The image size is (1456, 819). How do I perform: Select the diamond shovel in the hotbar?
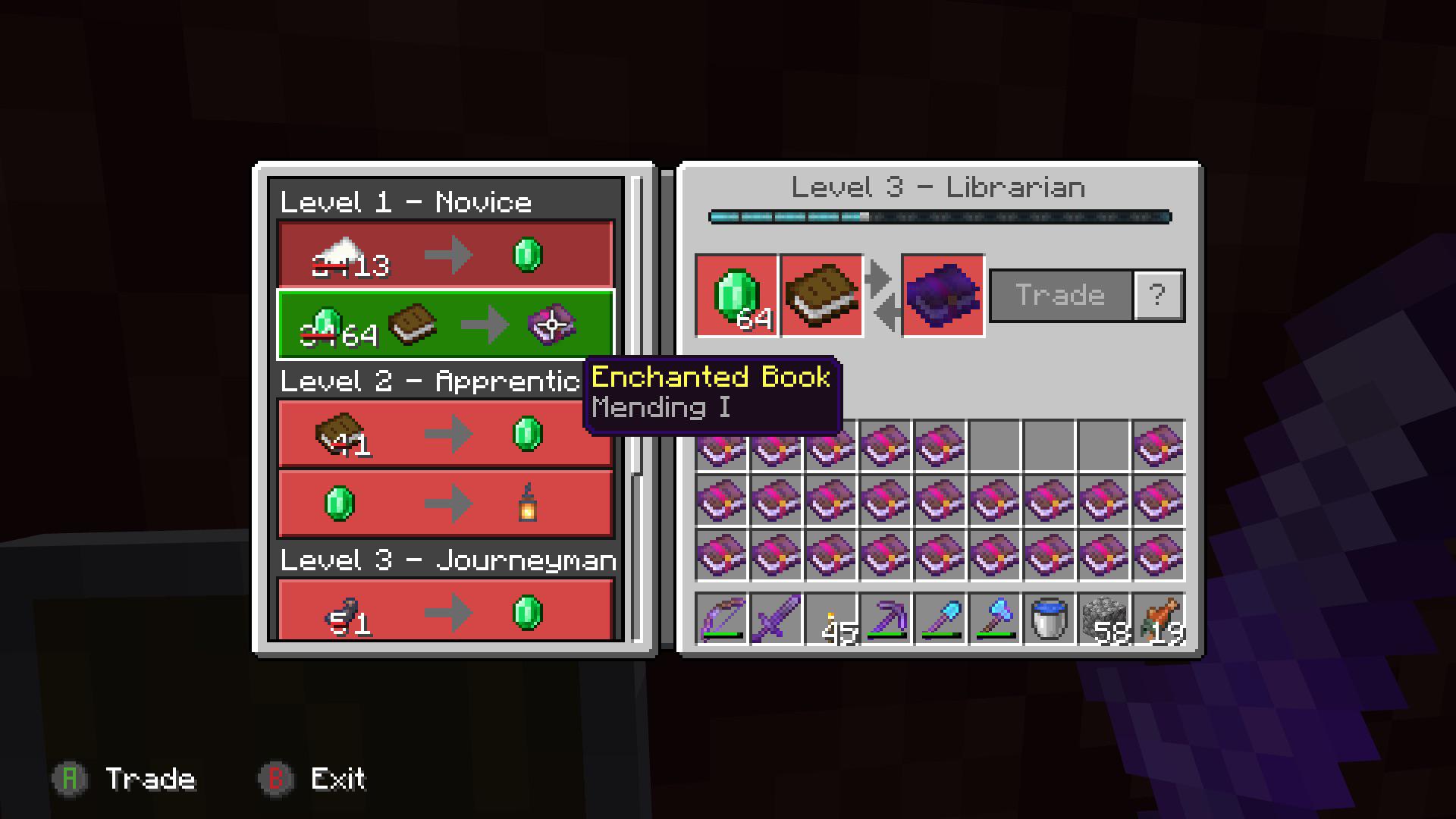point(940,620)
